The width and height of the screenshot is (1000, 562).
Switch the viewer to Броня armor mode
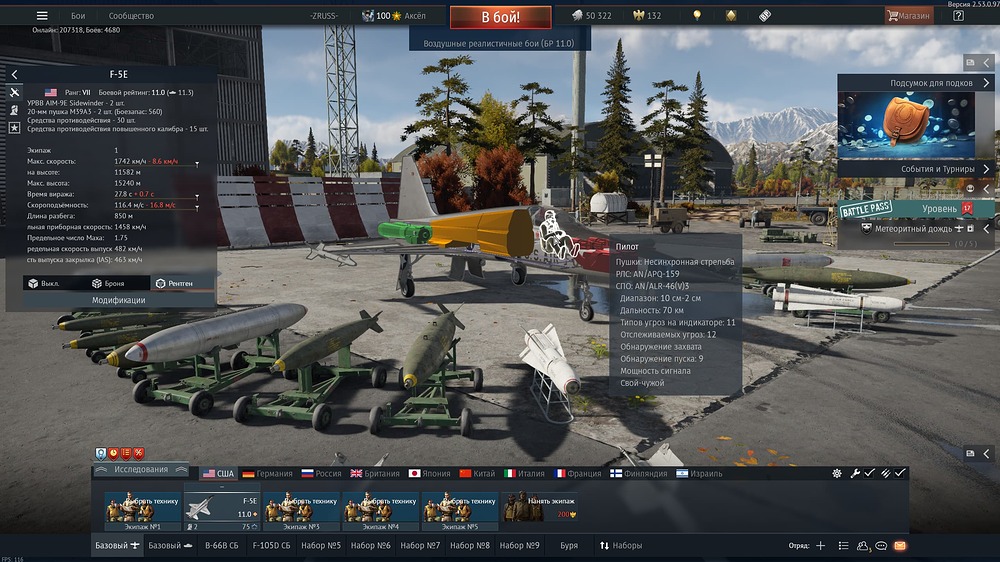pyautogui.click(x=118, y=284)
